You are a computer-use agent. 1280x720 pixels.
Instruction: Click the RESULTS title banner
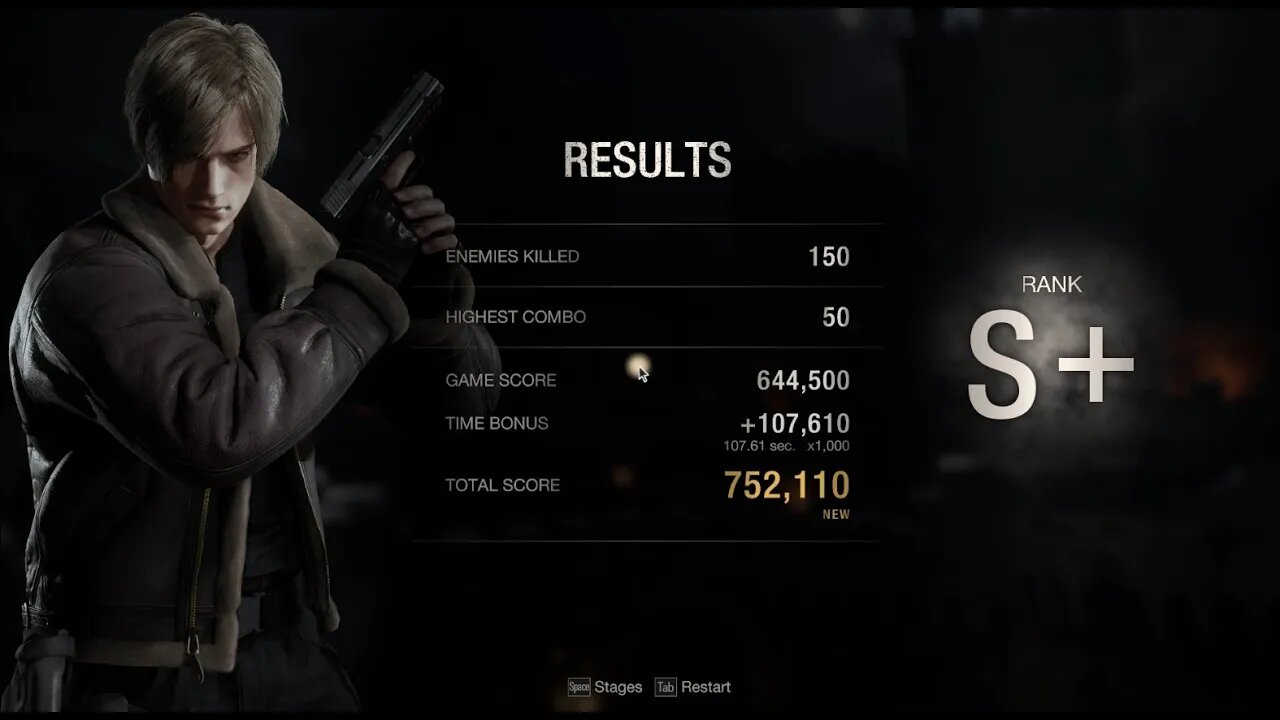(648, 160)
